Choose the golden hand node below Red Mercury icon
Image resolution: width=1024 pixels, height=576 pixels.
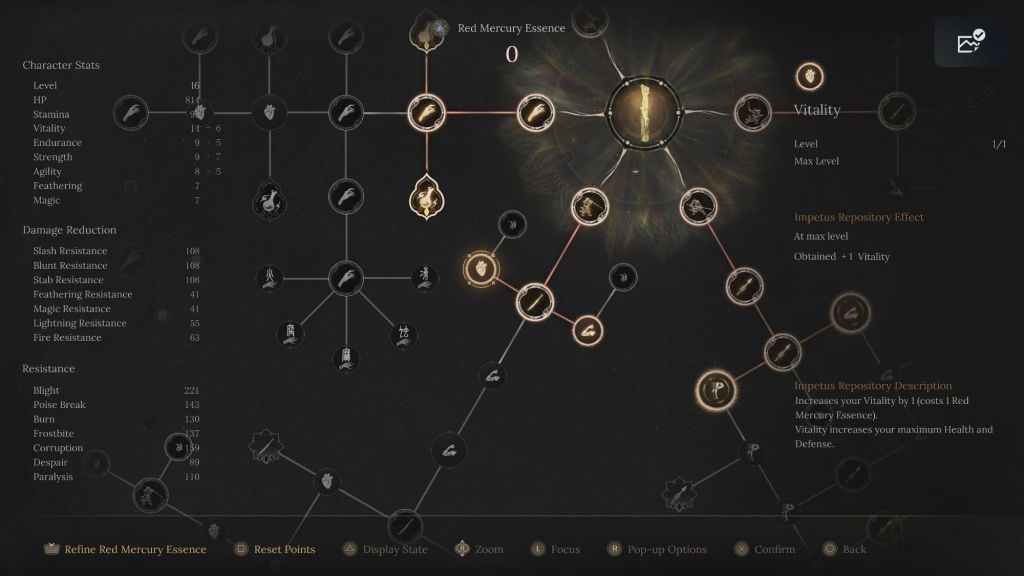(x=427, y=111)
